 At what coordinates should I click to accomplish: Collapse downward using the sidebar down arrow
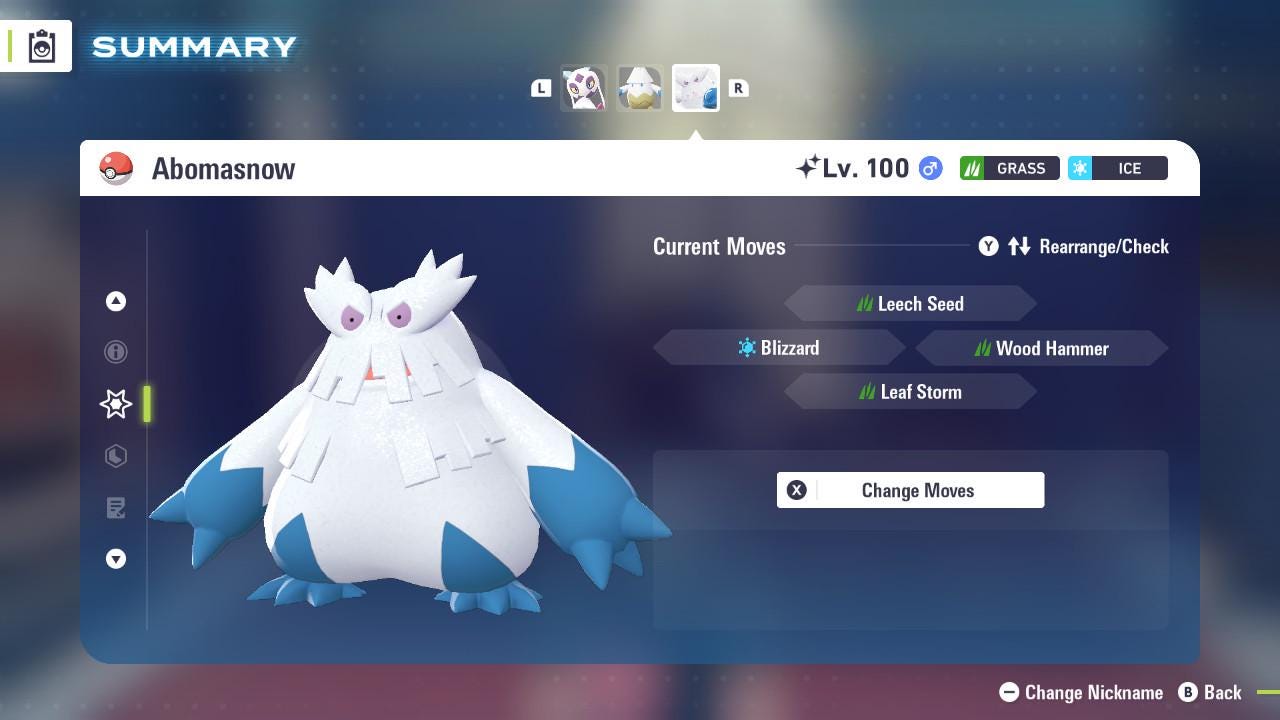point(116,559)
